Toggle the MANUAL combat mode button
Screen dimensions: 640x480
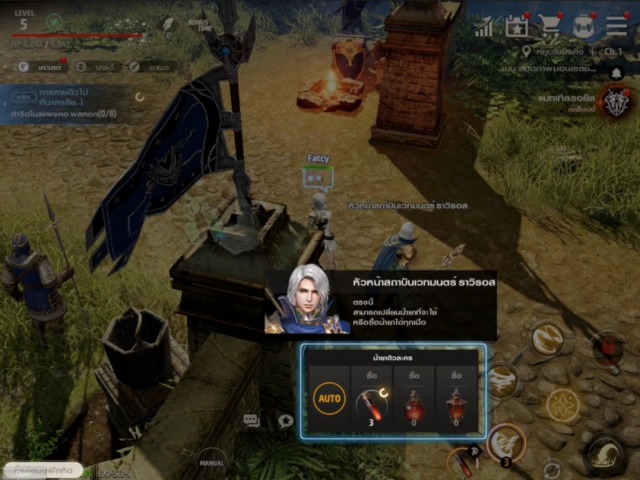click(211, 463)
